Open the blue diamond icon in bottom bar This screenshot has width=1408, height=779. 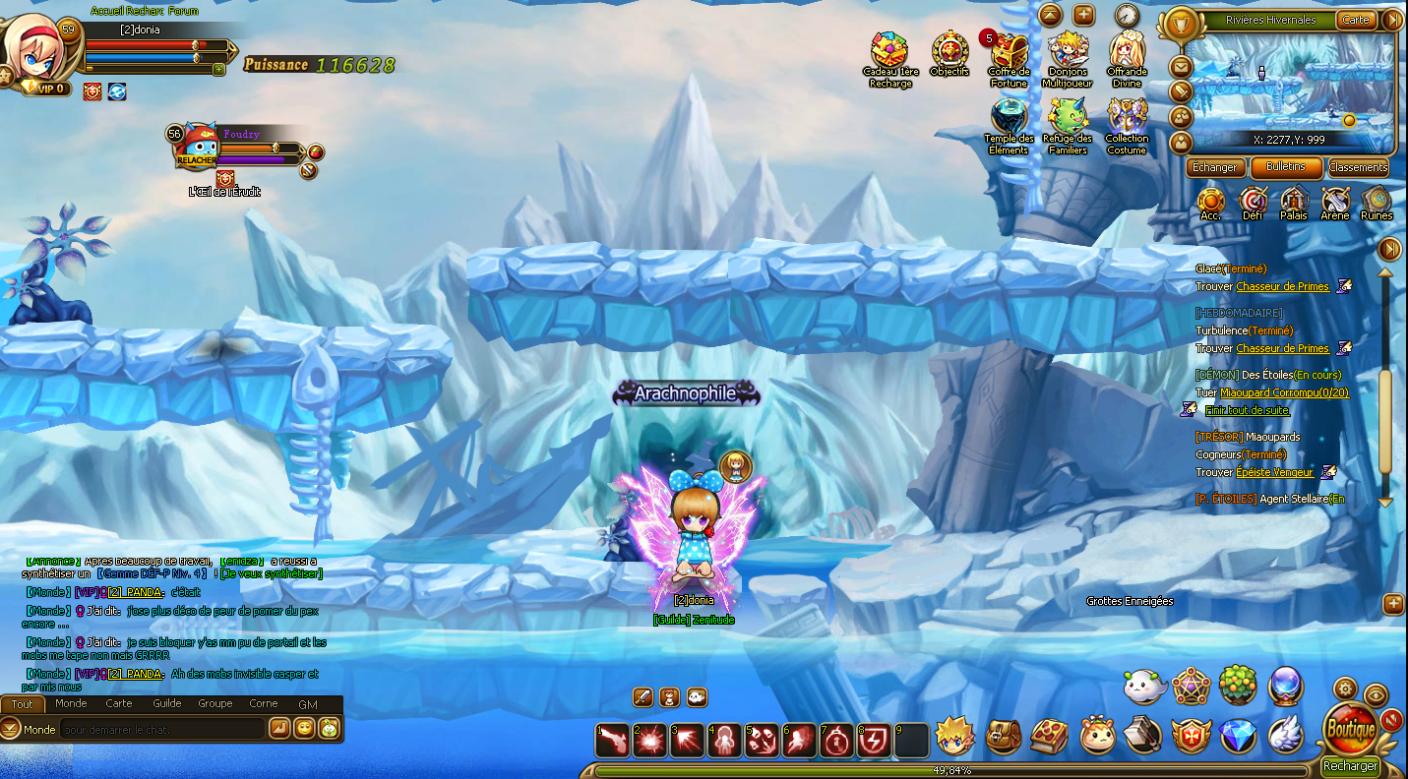[1238, 737]
